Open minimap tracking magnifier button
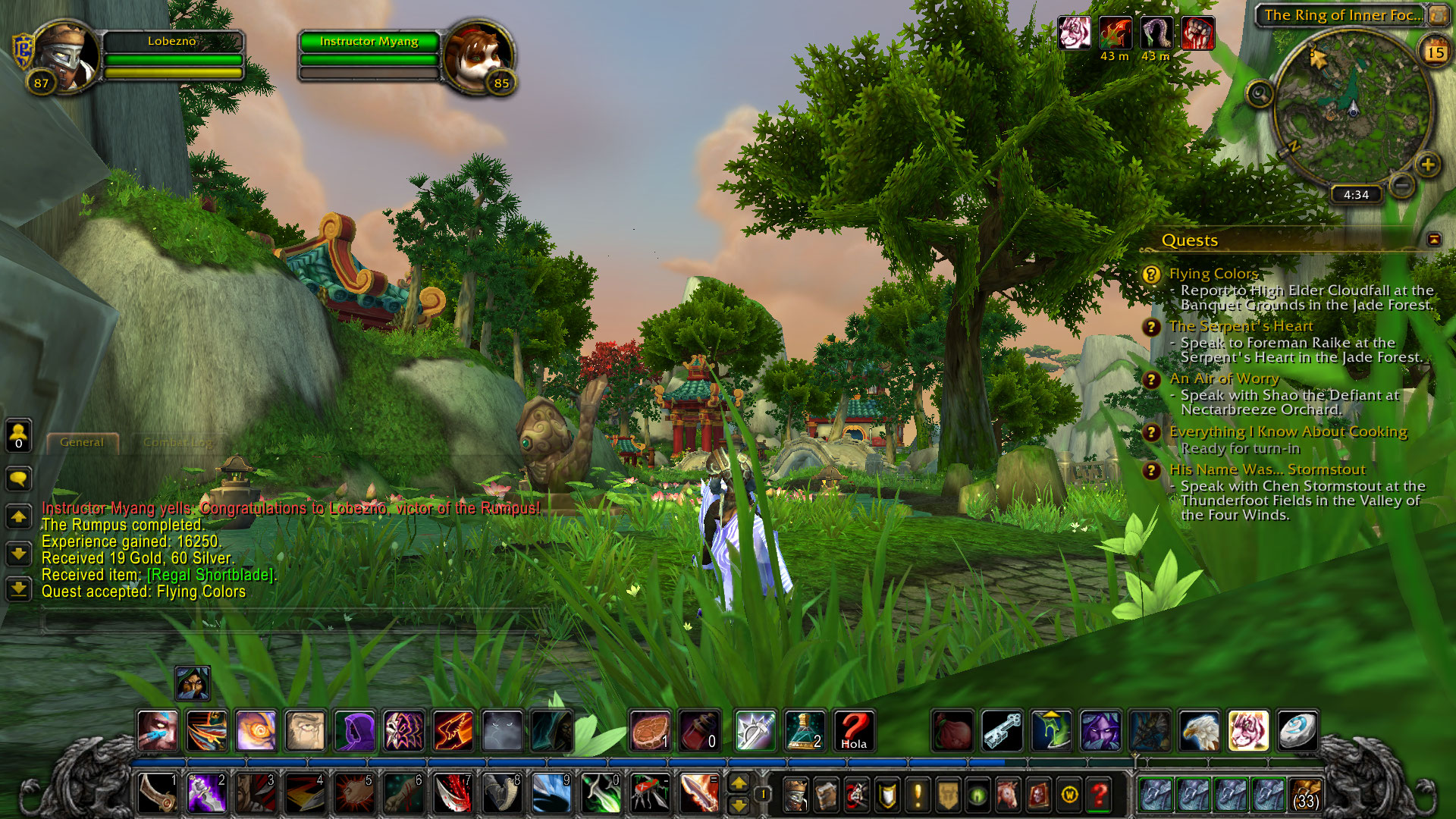 pyautogui.click(x=1260, y=94)
